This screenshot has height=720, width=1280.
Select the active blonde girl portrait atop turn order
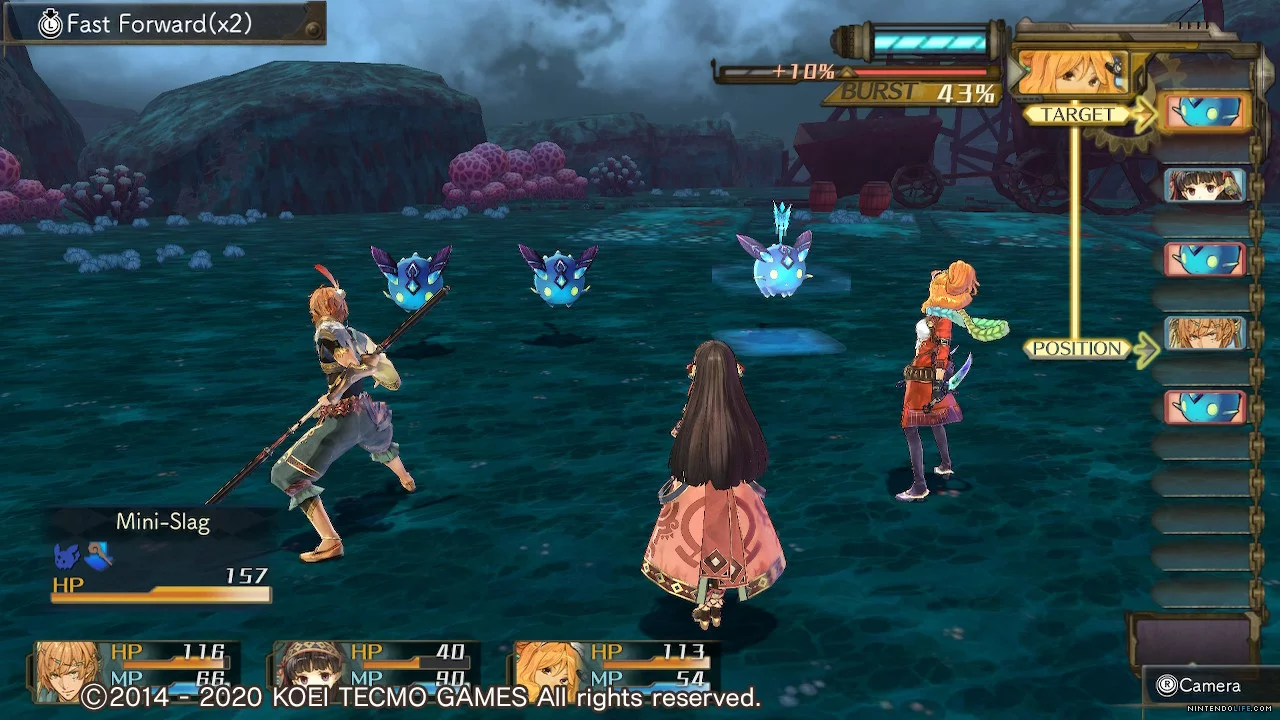point(1072,72)
